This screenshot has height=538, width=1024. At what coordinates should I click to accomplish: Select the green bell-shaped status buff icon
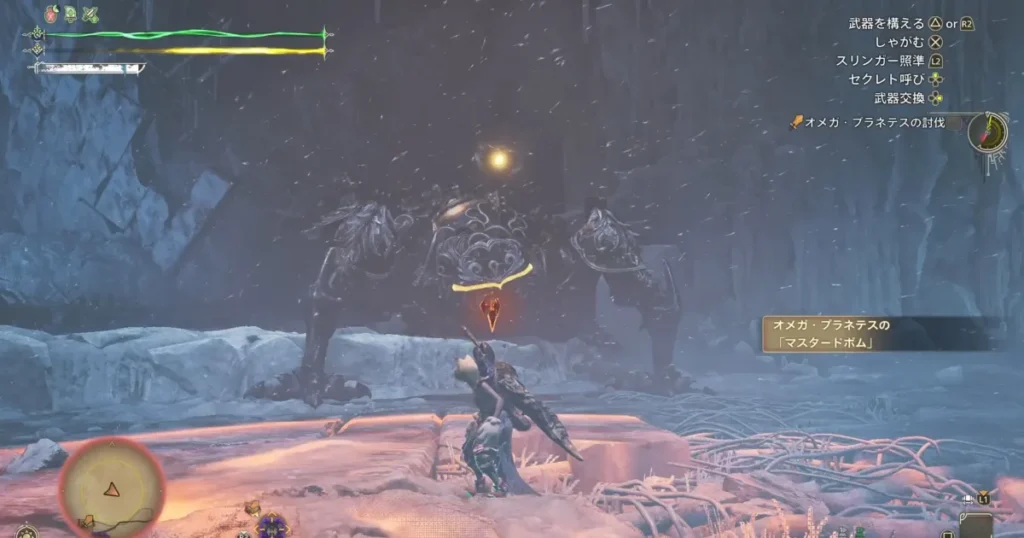71,14
